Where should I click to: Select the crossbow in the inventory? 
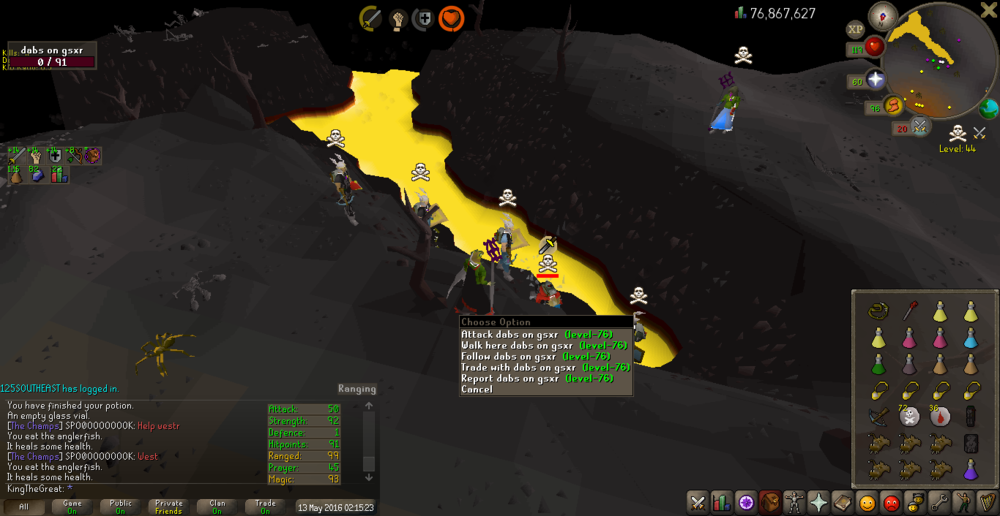tap(878, 418)
